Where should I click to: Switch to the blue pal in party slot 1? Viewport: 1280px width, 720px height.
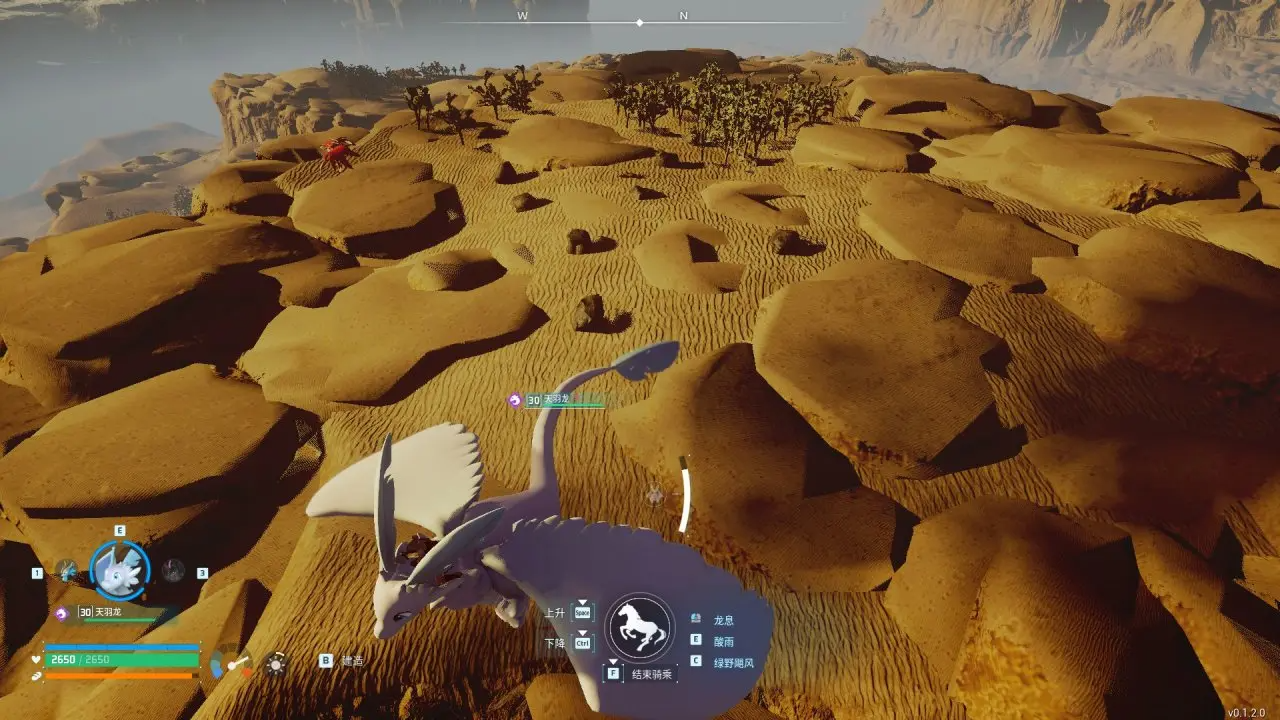[66, 571]
